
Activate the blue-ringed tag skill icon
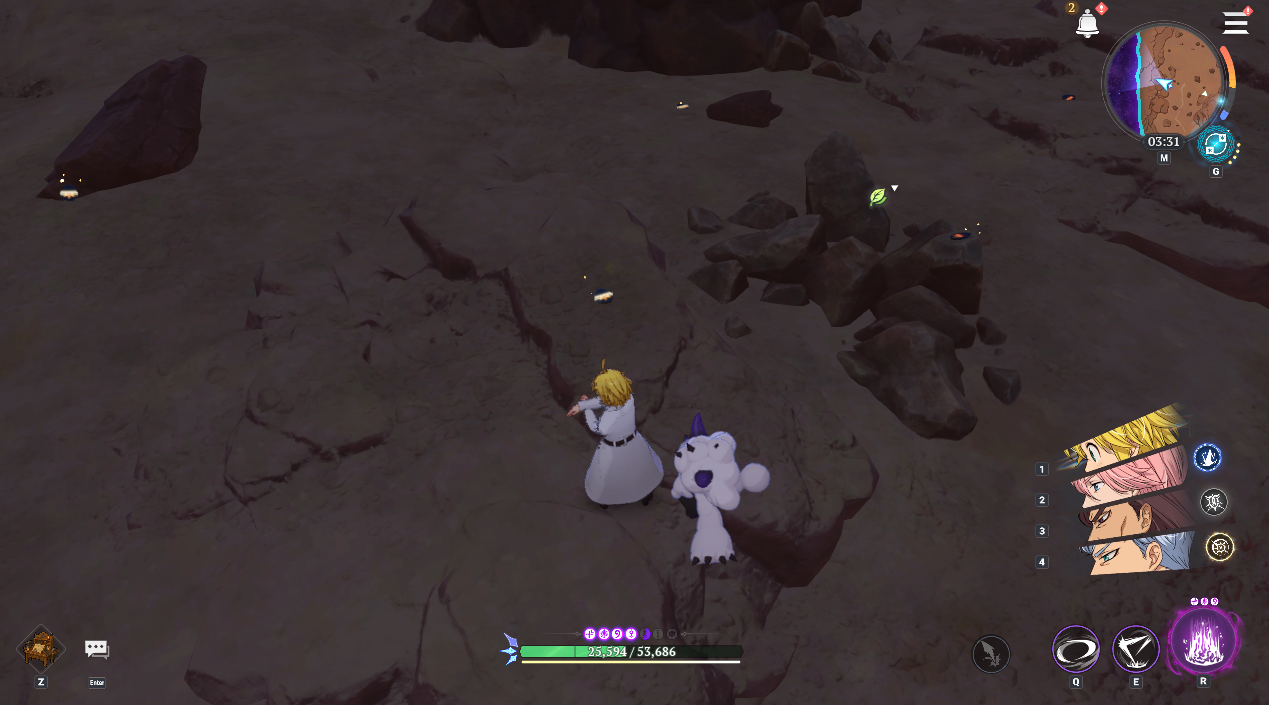1207,458
